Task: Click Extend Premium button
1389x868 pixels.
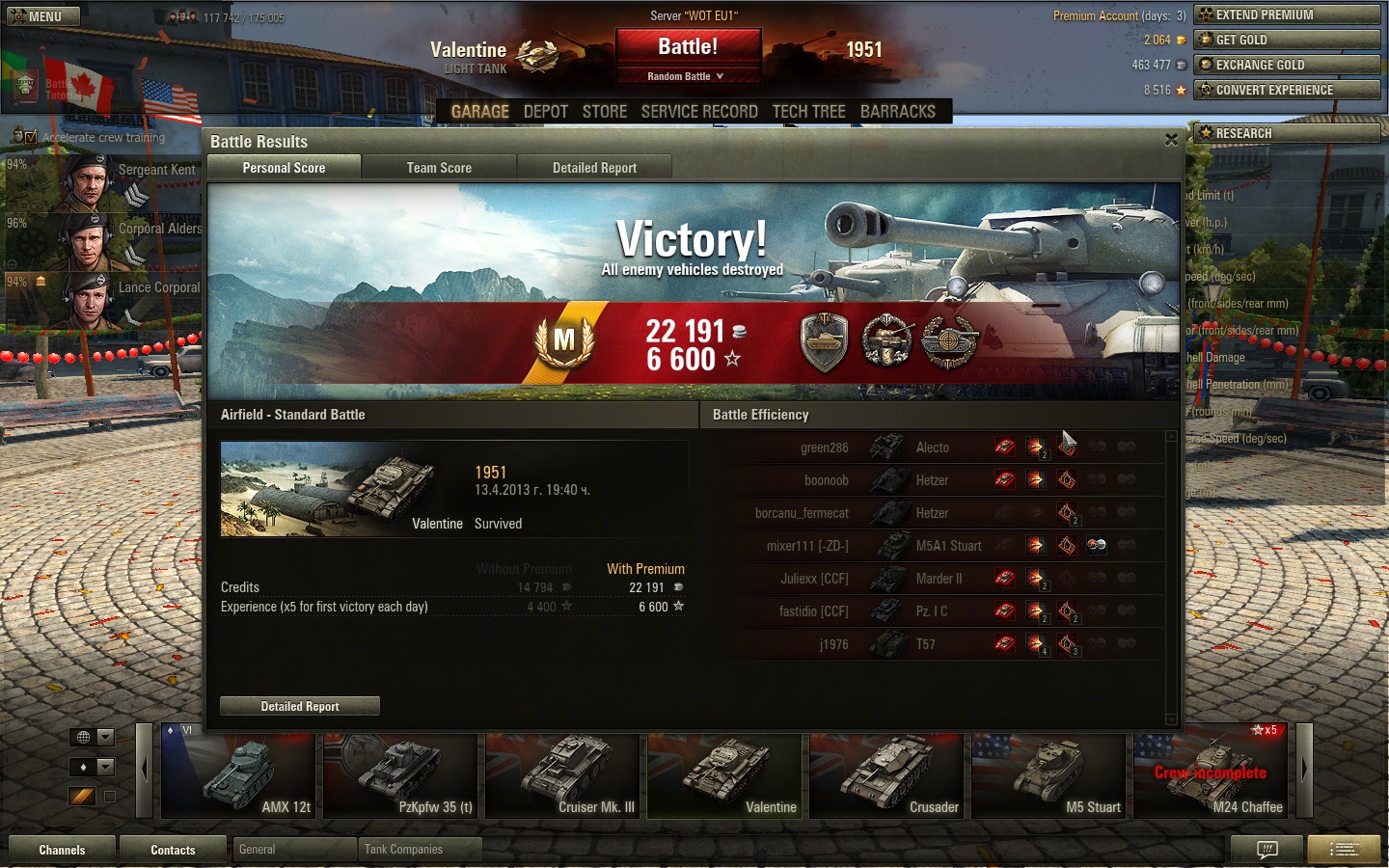Action: pyautogui.click(x=1287, y=14)
